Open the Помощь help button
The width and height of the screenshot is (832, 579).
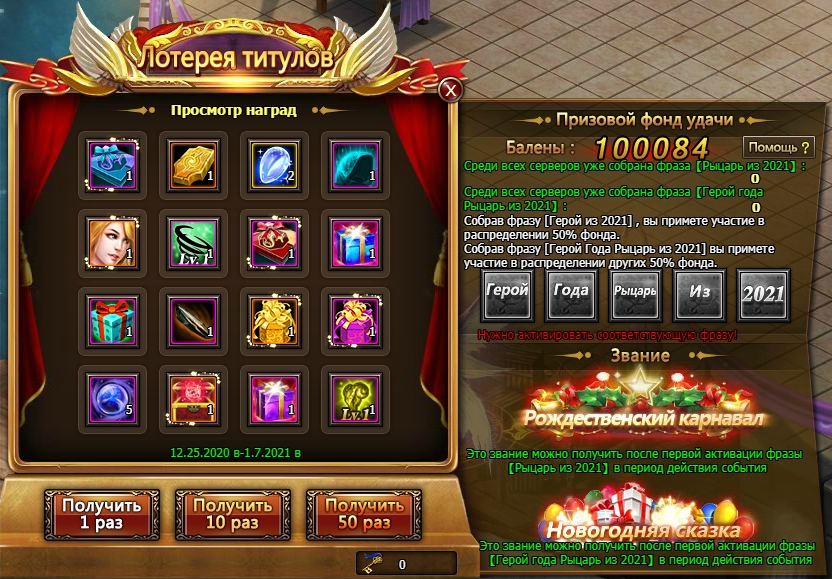pos(779,148)
